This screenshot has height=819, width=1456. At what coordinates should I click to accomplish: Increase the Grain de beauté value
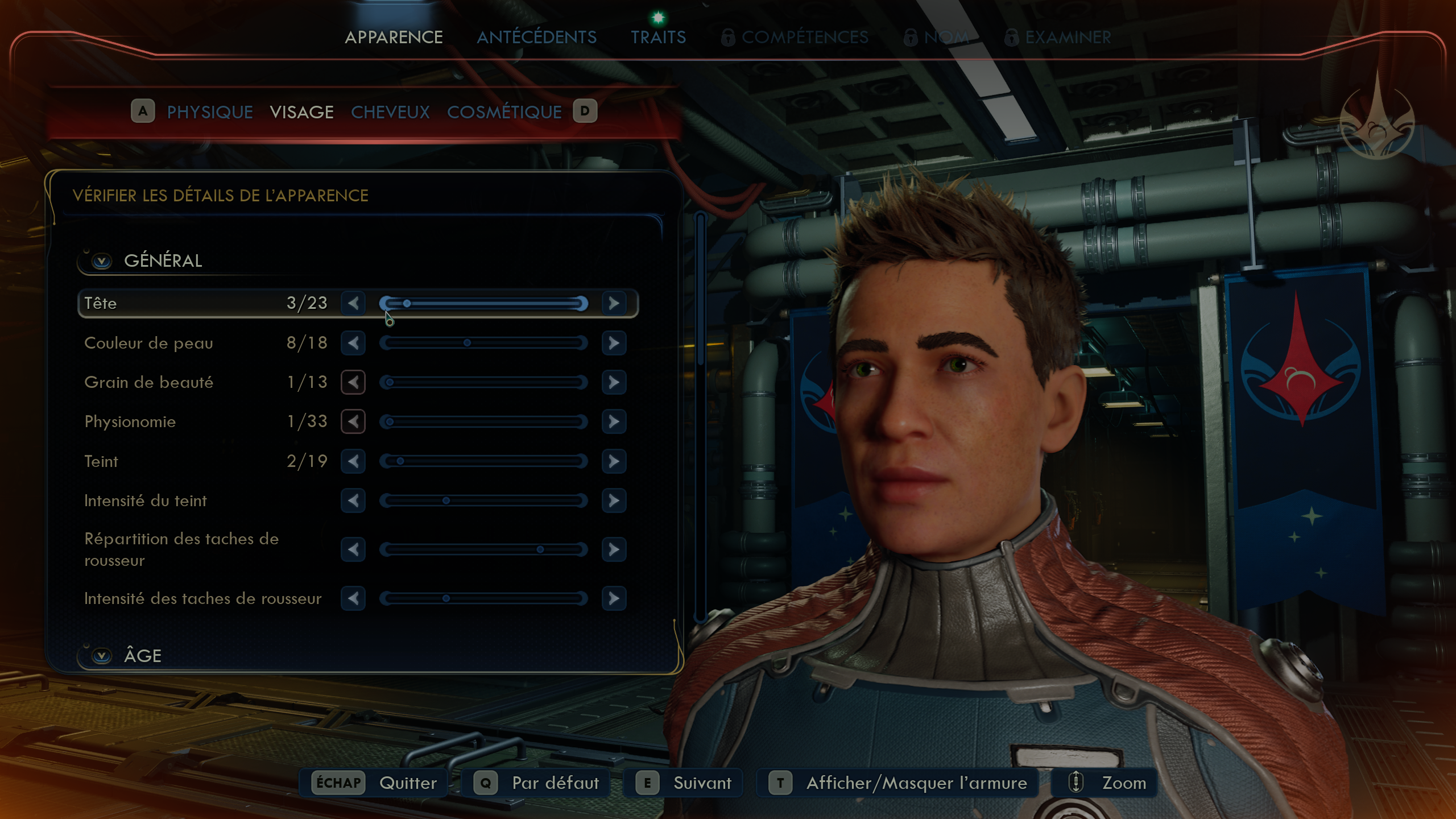(614, 382)
